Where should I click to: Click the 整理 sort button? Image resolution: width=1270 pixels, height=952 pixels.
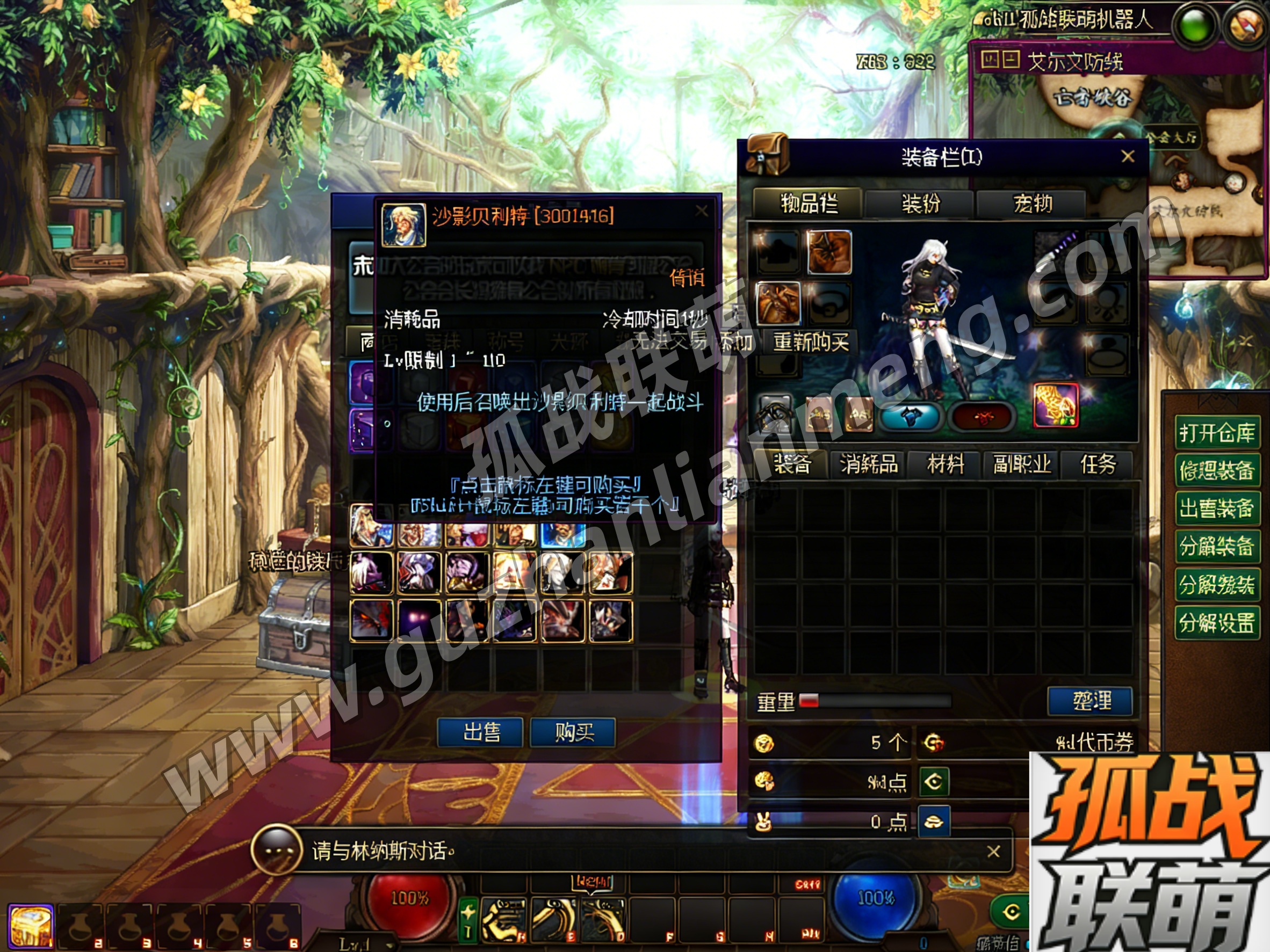(x=1090, y=701)
